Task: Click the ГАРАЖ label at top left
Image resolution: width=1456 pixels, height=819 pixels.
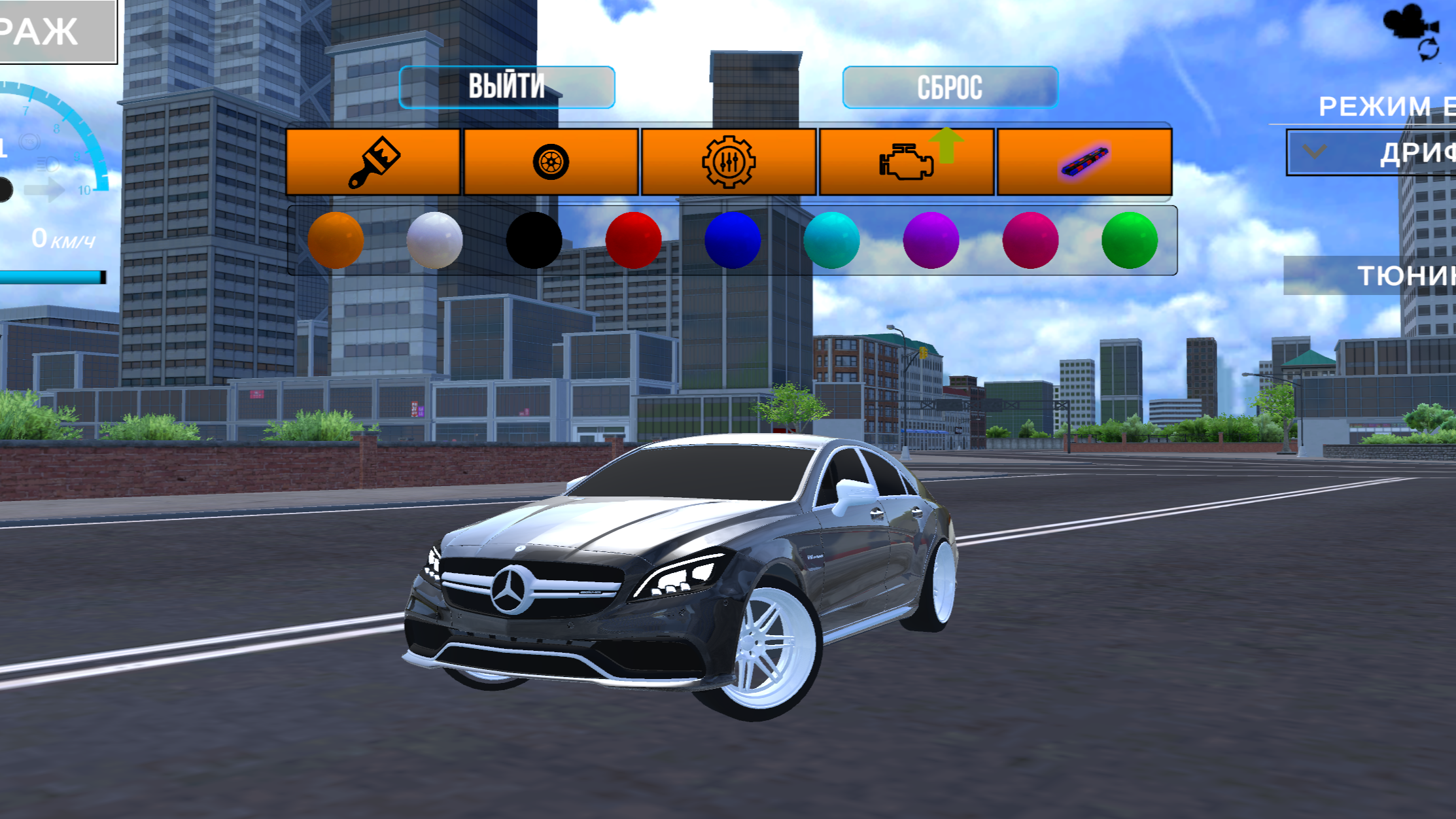Action: pos(39,29)
